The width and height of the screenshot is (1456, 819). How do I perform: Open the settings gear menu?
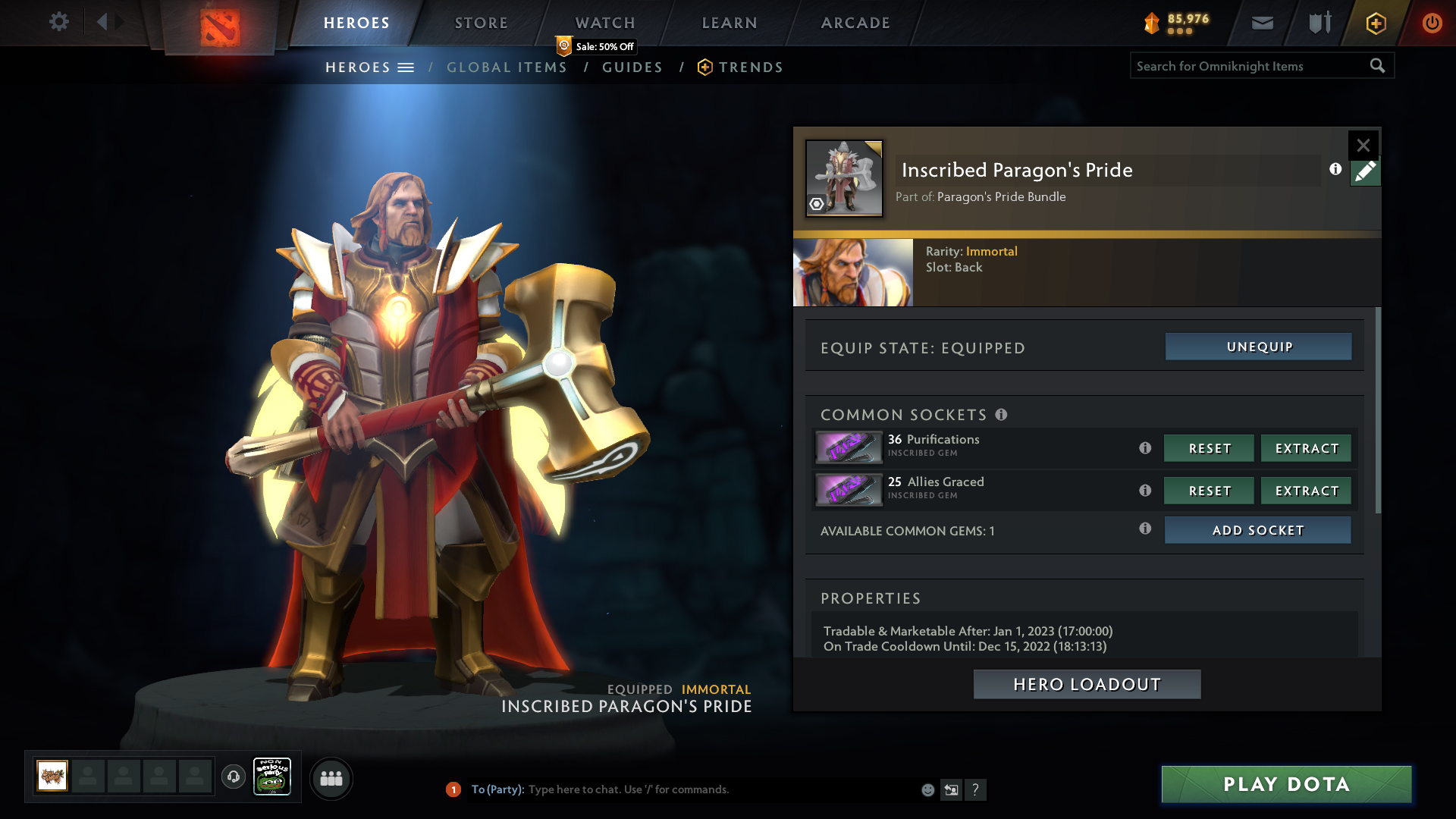pos(58,22)
